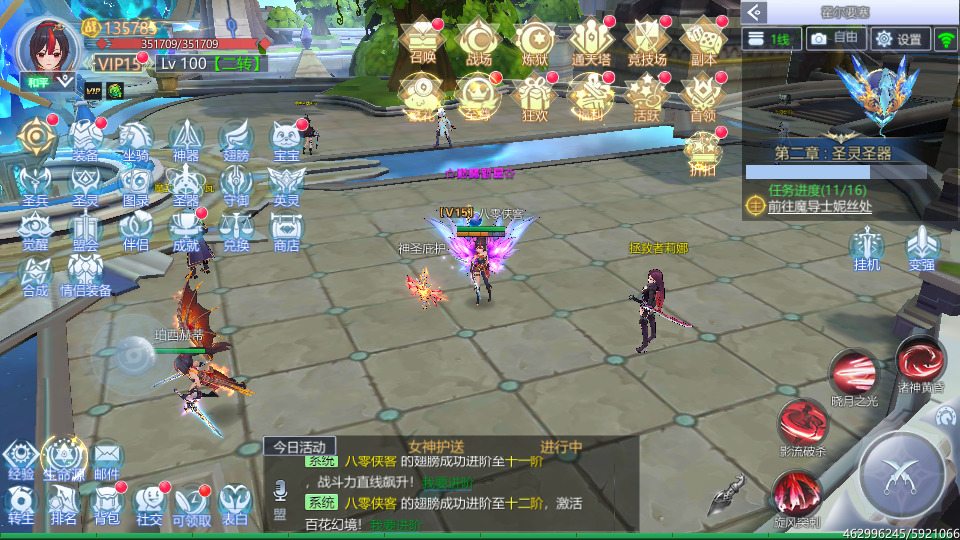Screen dimensions: 960x540
Task: Open the 今日活动 tab
Action: coord(300,446)
